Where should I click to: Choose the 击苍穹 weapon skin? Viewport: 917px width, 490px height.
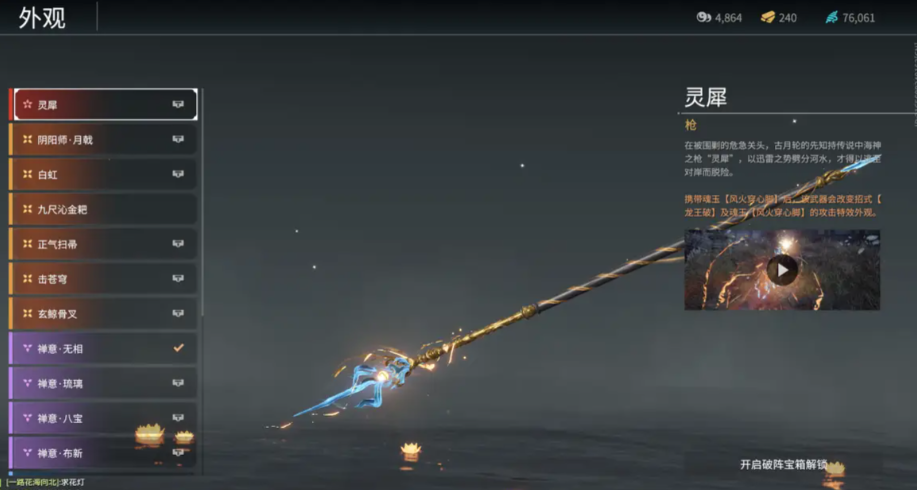point(103,278)
